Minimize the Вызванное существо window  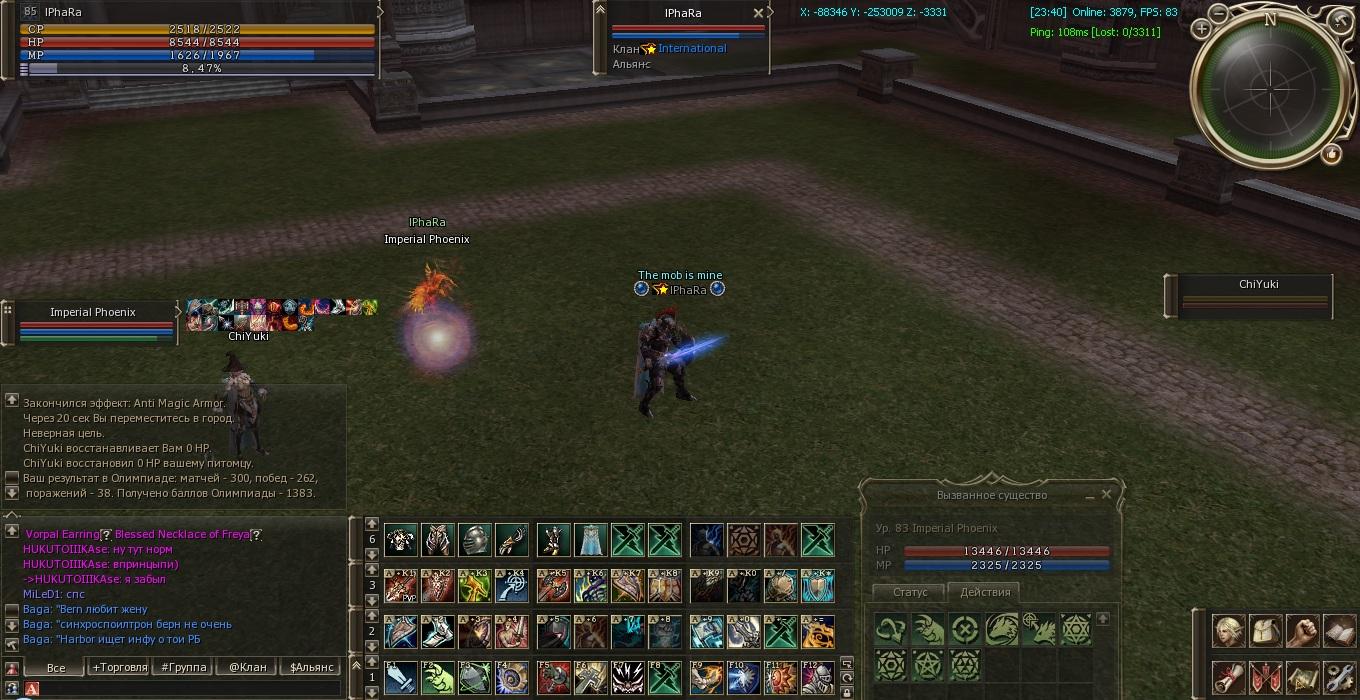point(1089,495)
